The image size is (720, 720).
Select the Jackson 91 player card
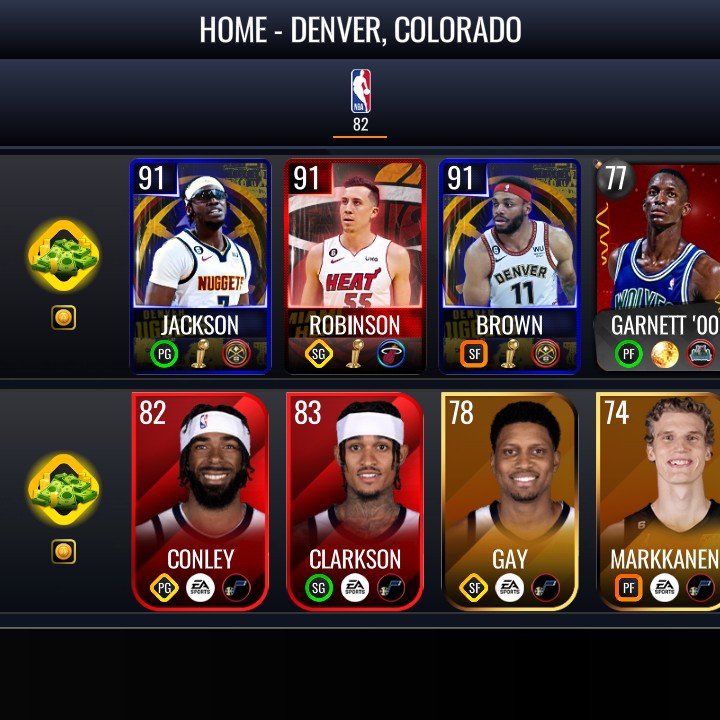point(200,266)
